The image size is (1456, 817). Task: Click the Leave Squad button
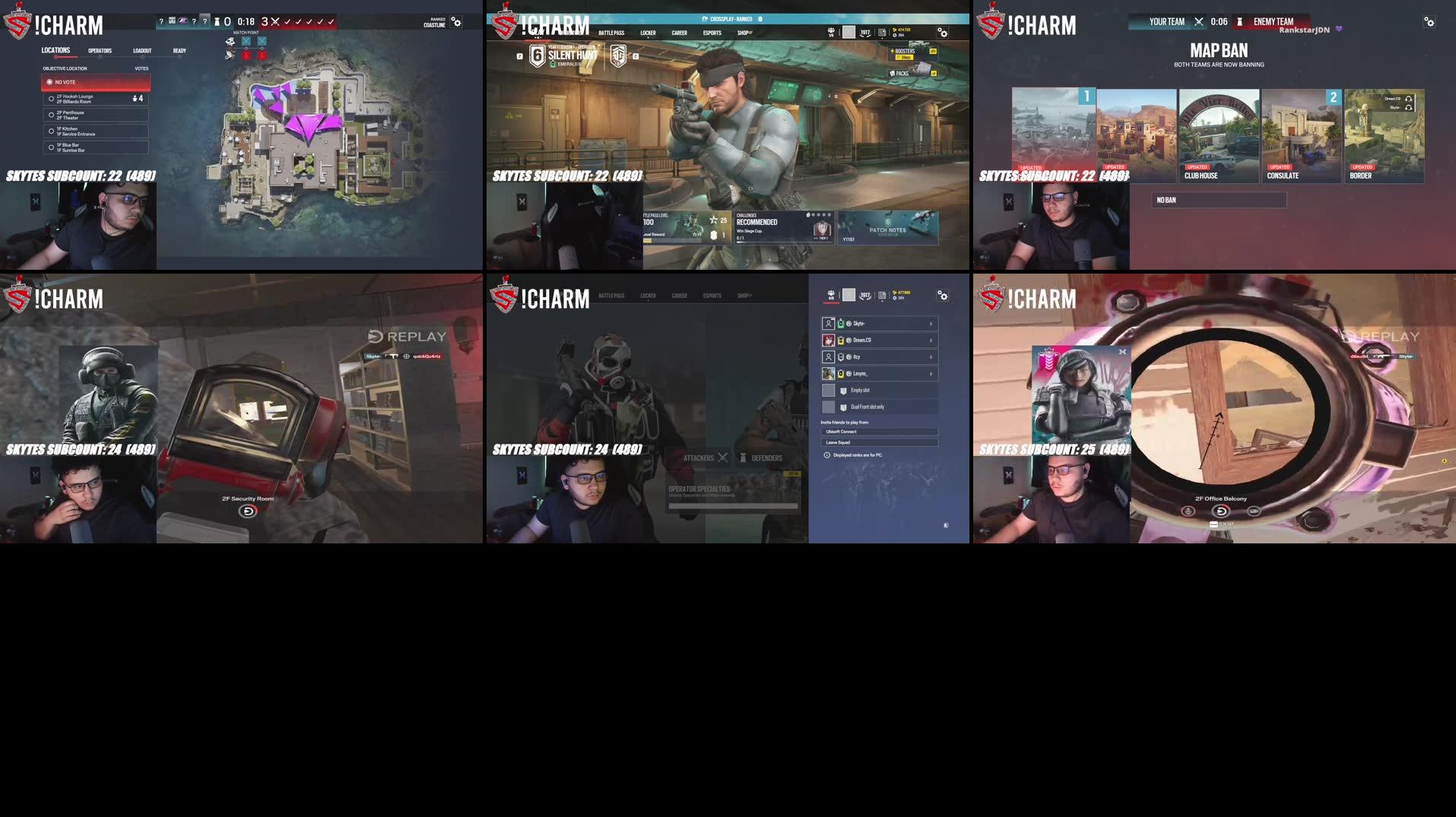pyautogui.click(x=880, y=442)
